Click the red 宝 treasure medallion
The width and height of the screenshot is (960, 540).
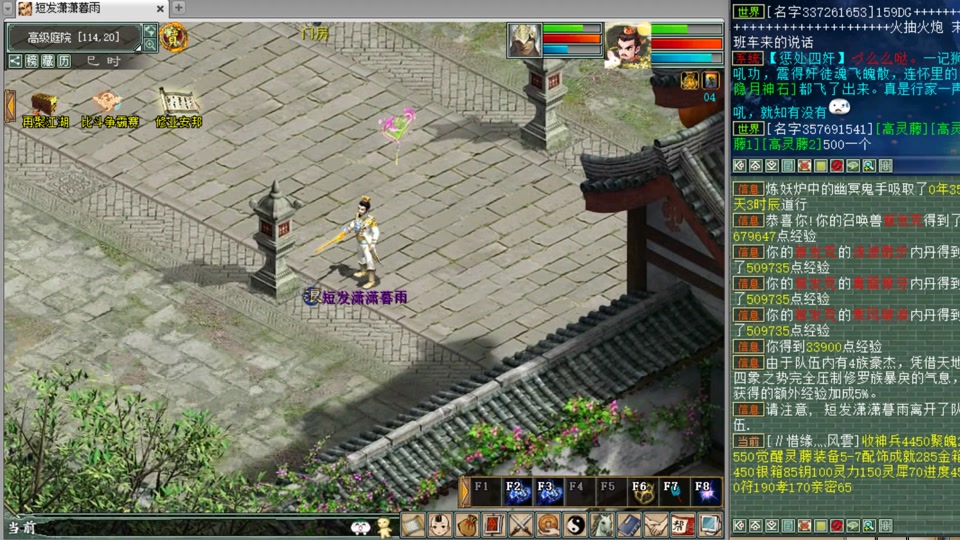(x=174, y=38)
